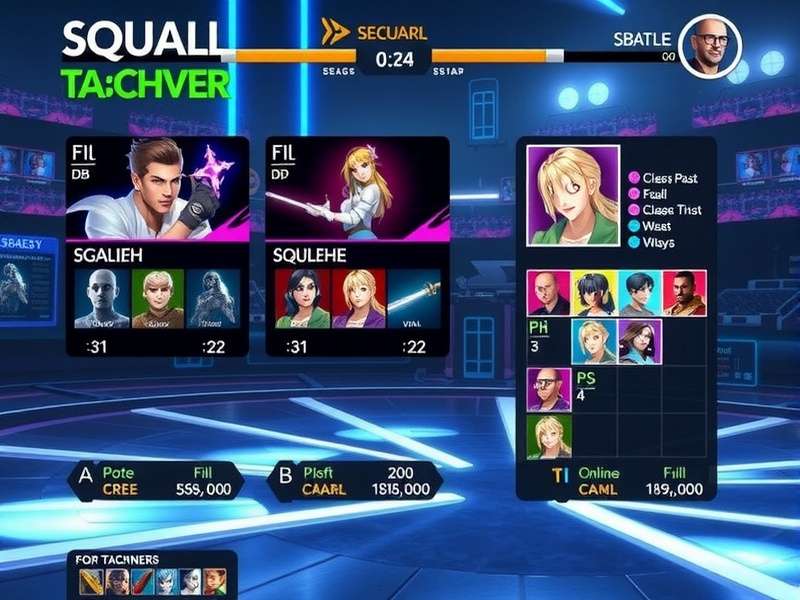Image resolution: width=800 pixels, height=600 pixels.
Task: Pick the bald blue figure portrait under SGALIEH
Action: point(102,297)
